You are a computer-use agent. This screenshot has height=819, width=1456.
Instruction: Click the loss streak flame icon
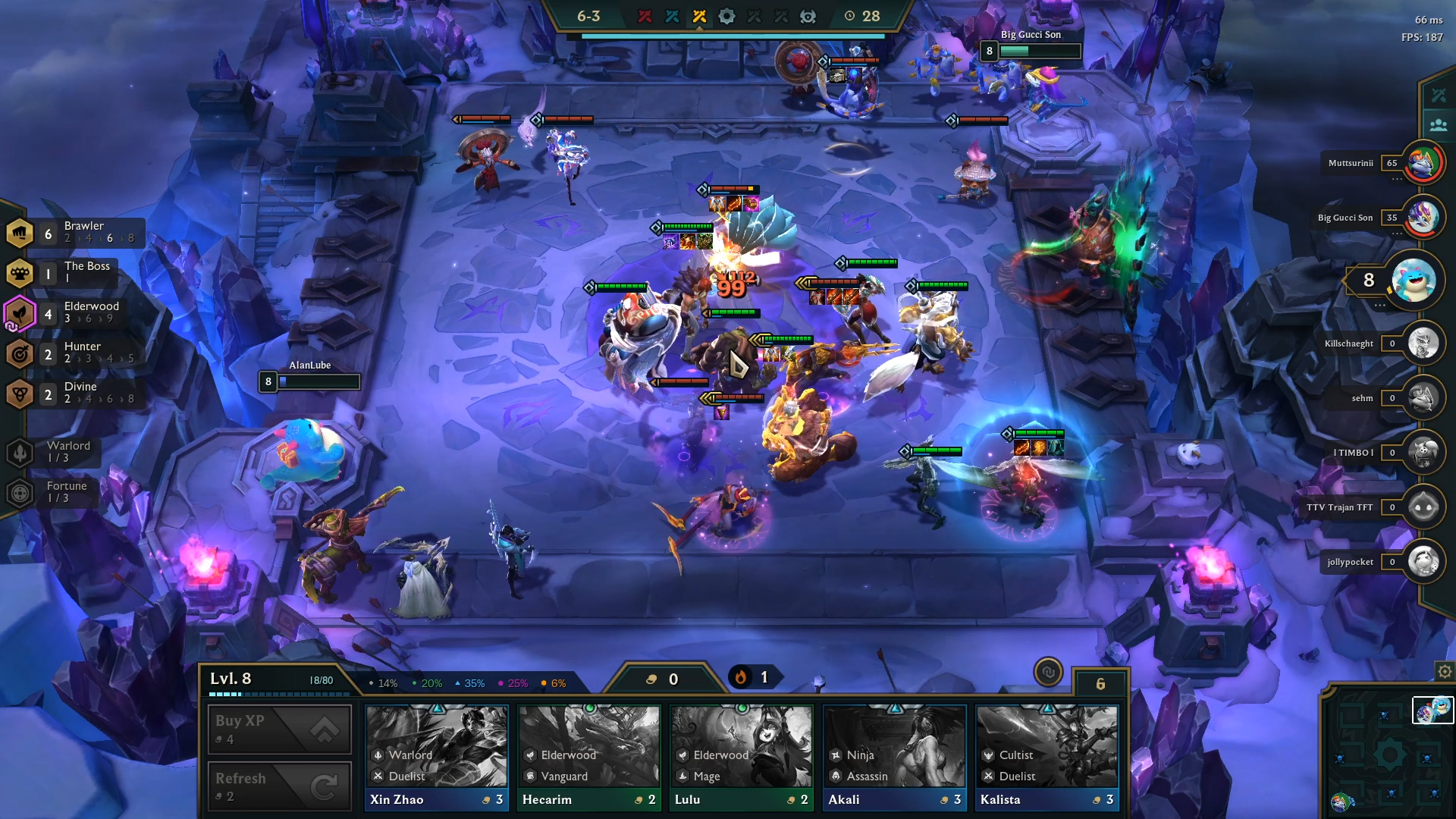(739, 677)
